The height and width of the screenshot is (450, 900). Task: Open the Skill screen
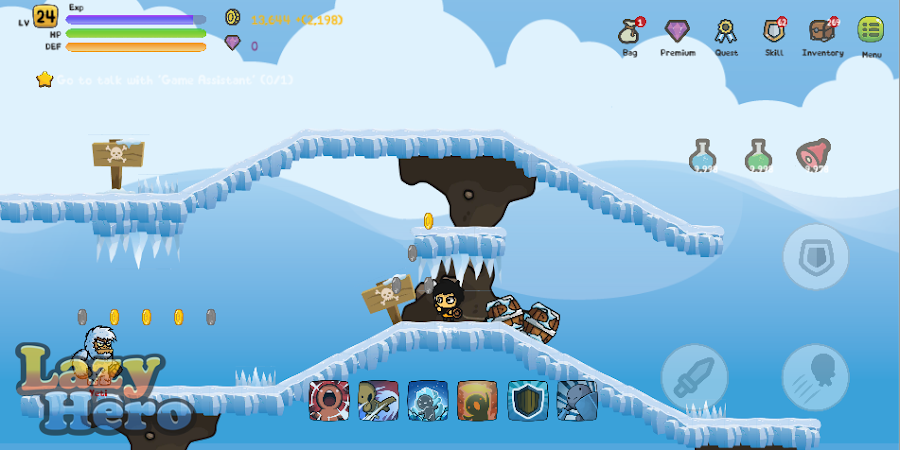[774, 32]
